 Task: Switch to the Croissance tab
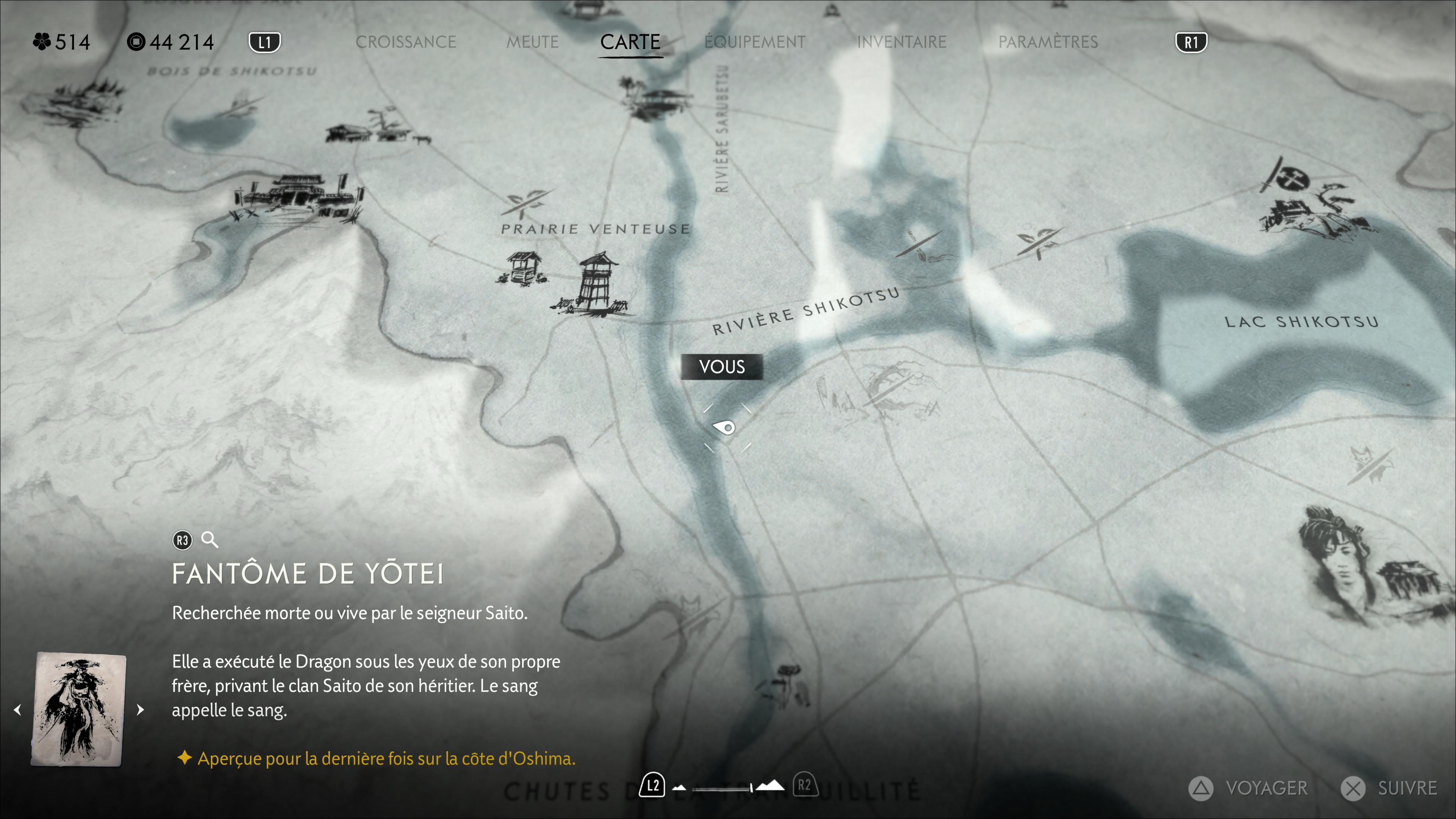click(x=405, y=42)
